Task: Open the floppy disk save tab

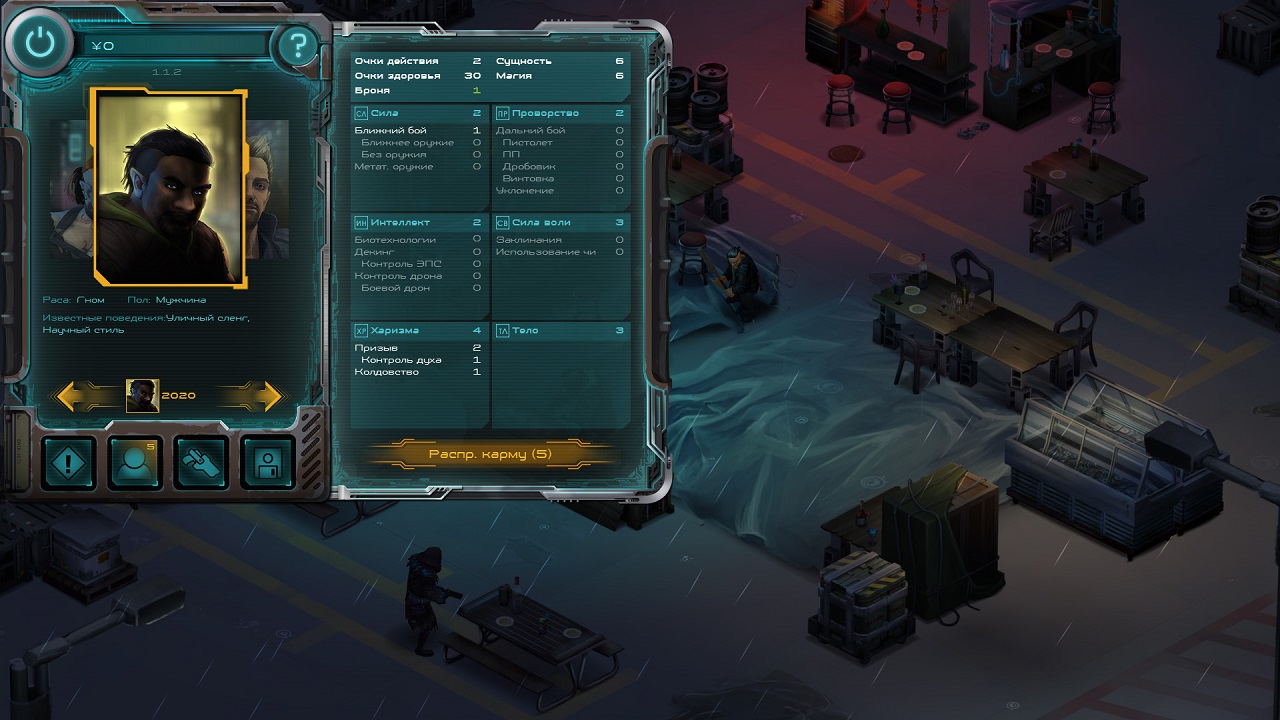Action: pyautogui.click(x=268, y=463)
